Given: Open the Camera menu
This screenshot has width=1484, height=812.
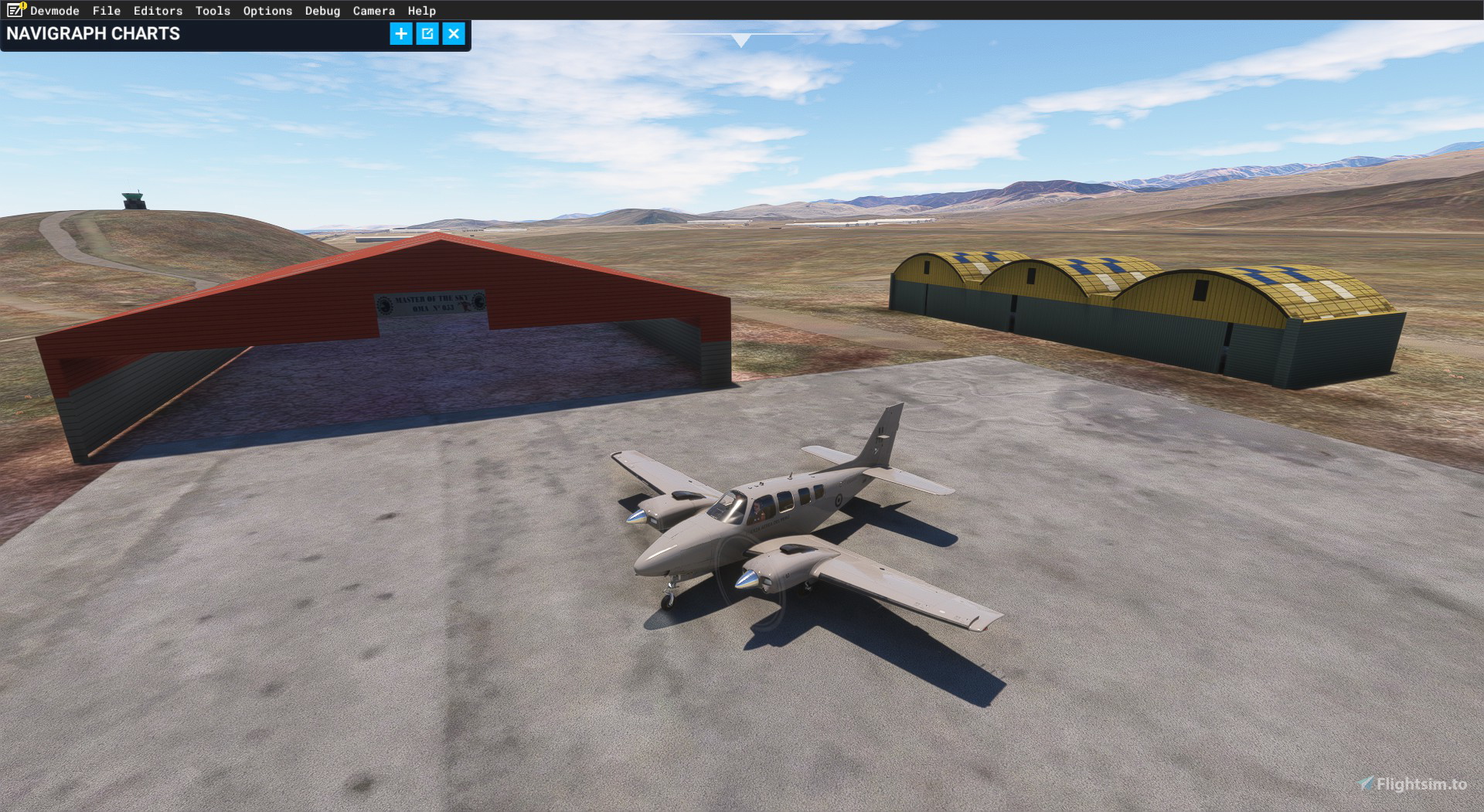Looking at the screenshot, I should 373,11.
